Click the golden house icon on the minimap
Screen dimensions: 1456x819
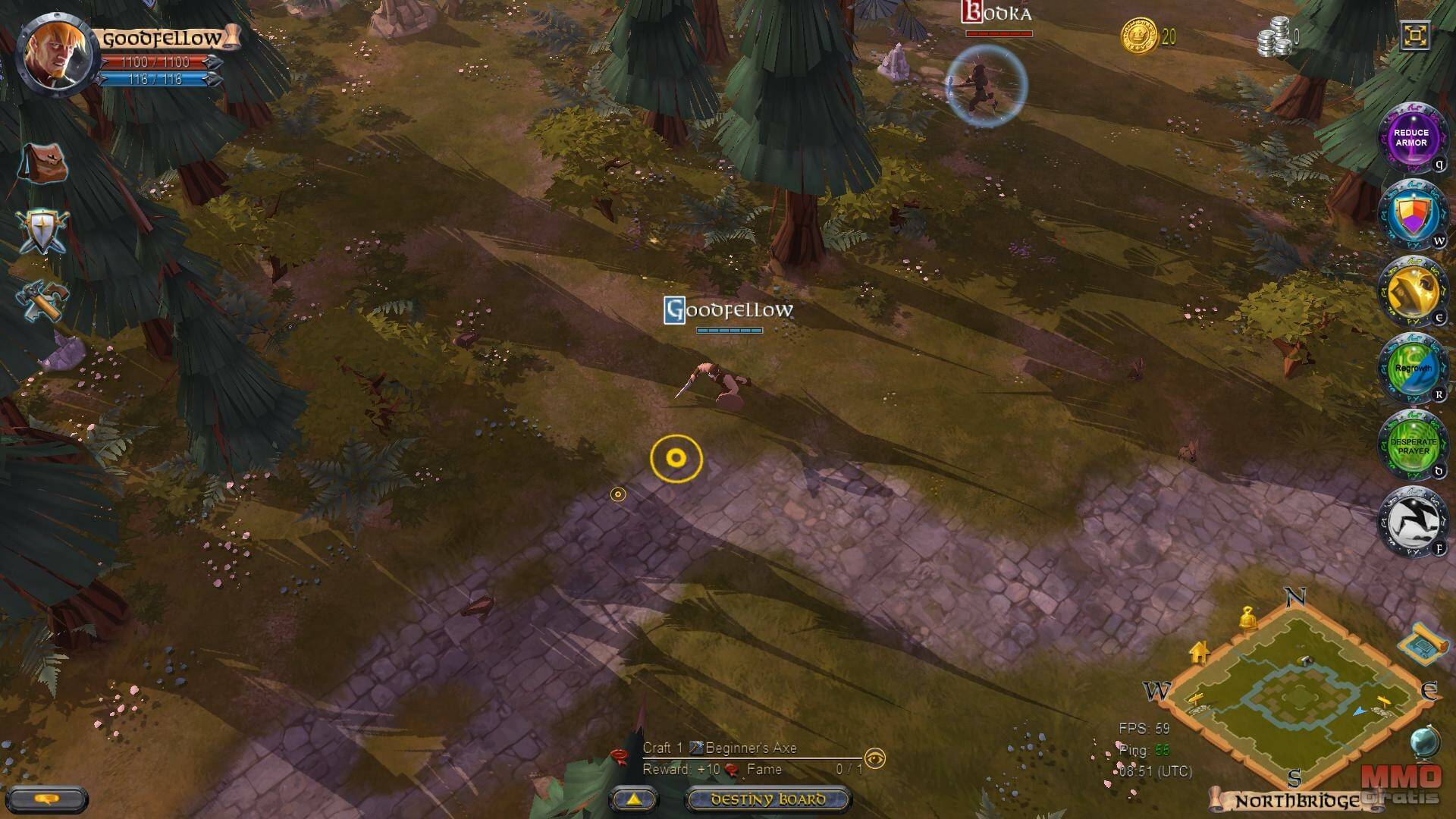[1199, 651]
